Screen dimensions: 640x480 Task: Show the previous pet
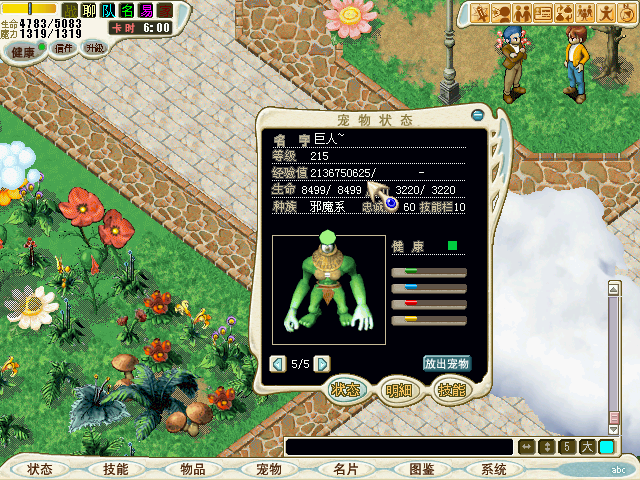tap(278, 364)
